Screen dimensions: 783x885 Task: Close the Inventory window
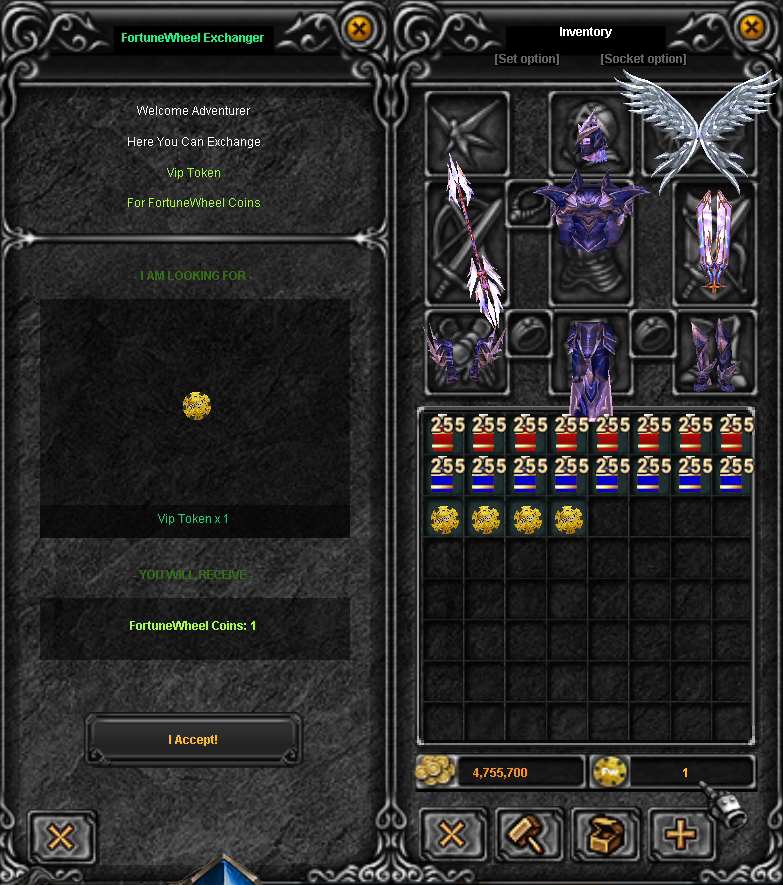(x=752, y=29)
